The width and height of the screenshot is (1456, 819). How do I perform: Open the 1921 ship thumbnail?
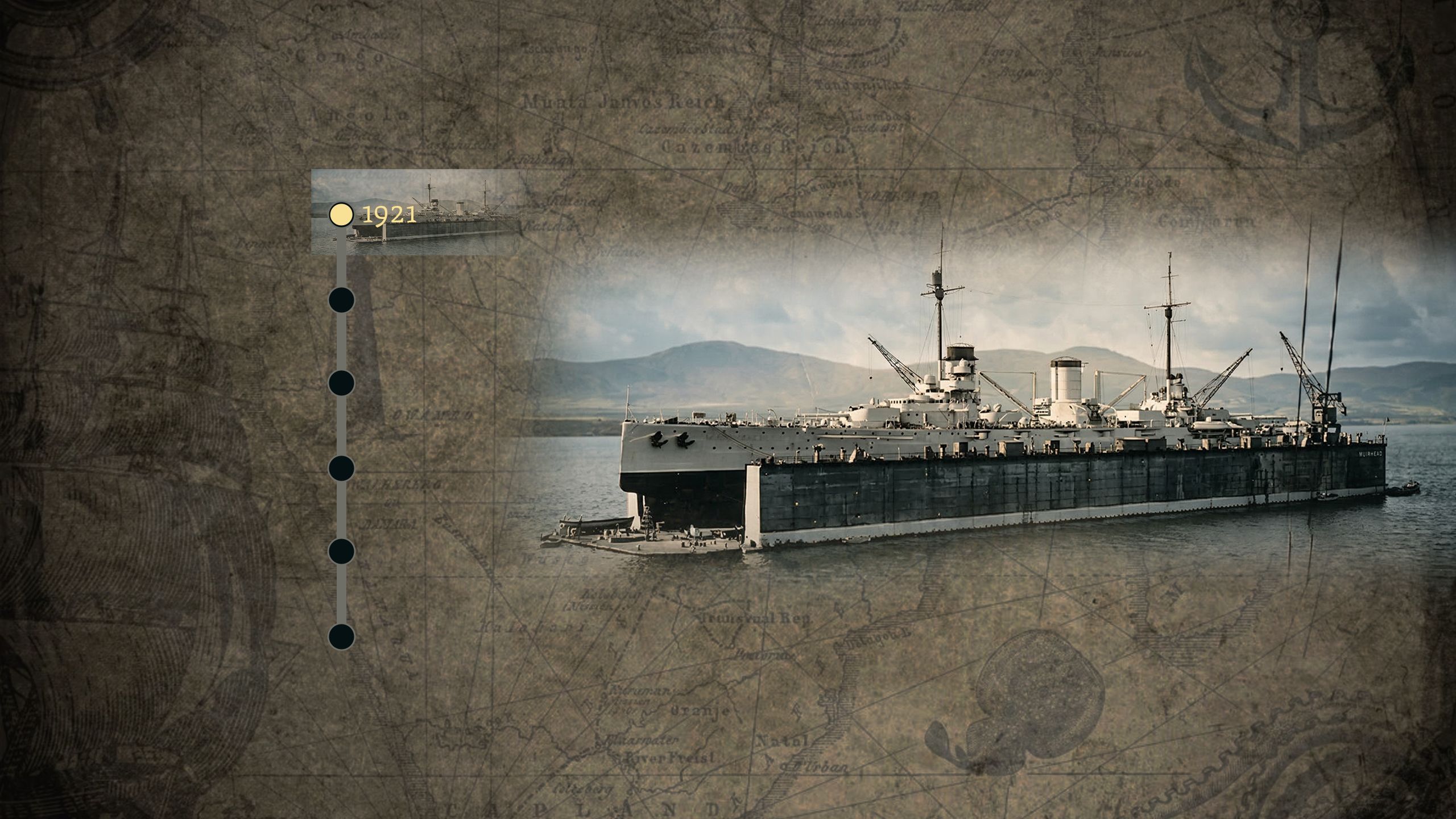click(455, 212)
